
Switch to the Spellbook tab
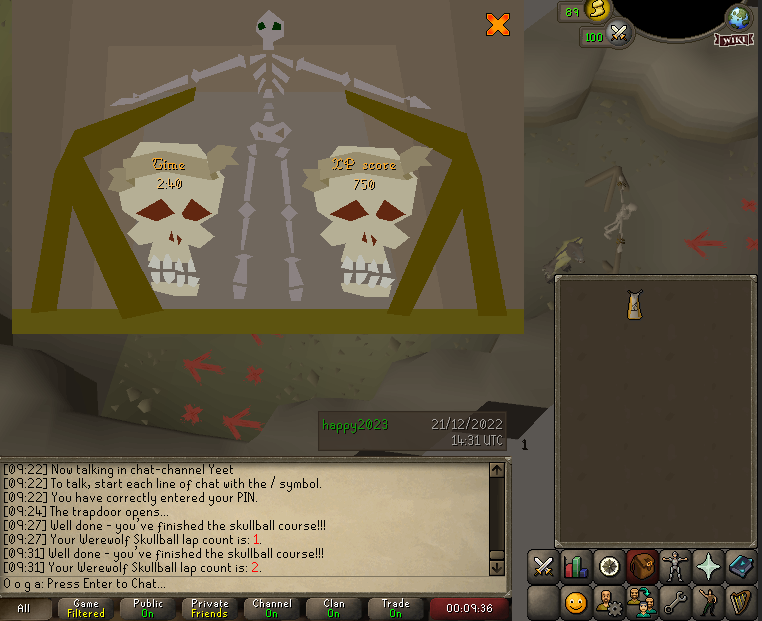coord(741,567)
